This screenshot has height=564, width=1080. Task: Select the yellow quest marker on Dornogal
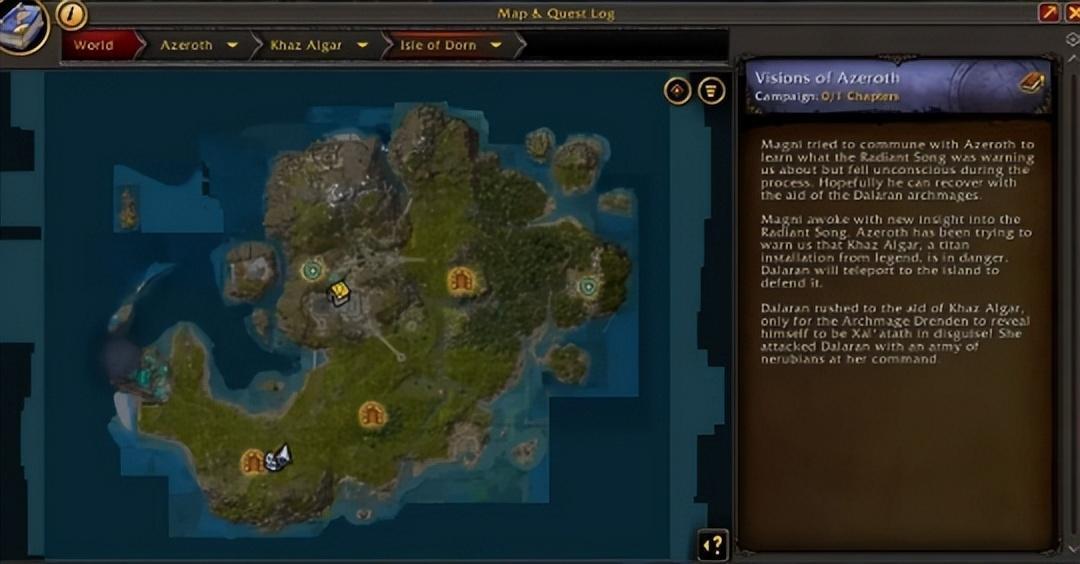339,291
